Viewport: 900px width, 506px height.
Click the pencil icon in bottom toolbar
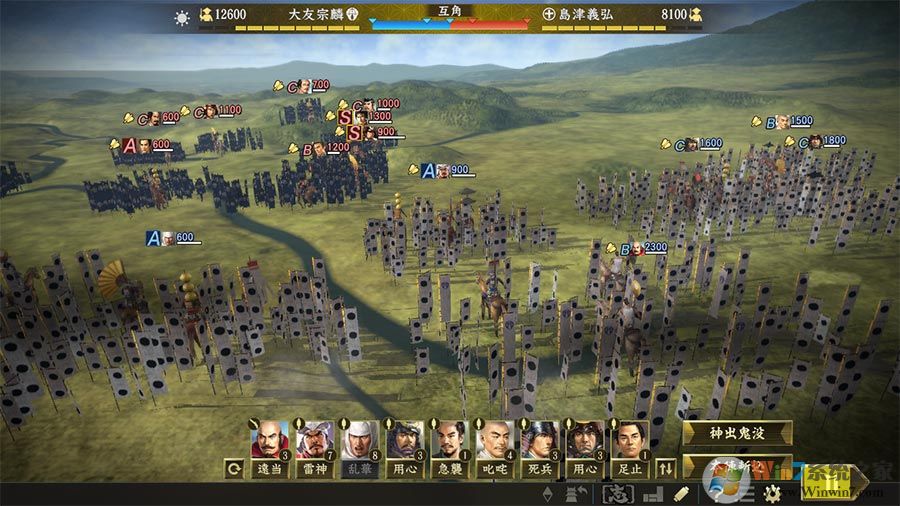coord(681,494)
